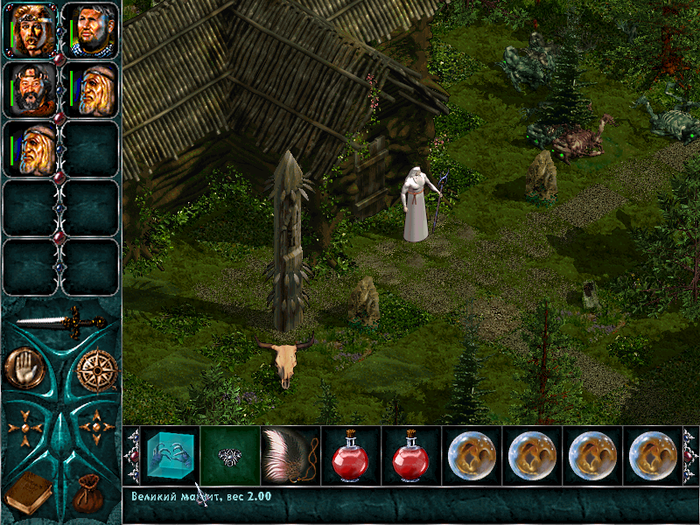This screenshot has height=525, width=700.
Task: Select the cyan cube item slot
Action: click(170, 457)
